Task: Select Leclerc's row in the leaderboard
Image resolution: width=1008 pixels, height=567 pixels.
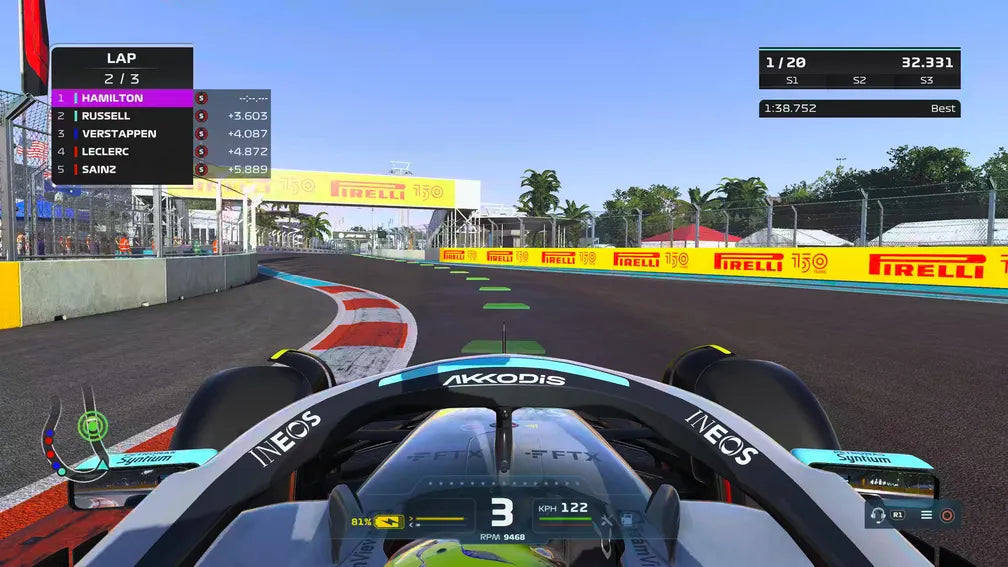Action: [122, 152]
